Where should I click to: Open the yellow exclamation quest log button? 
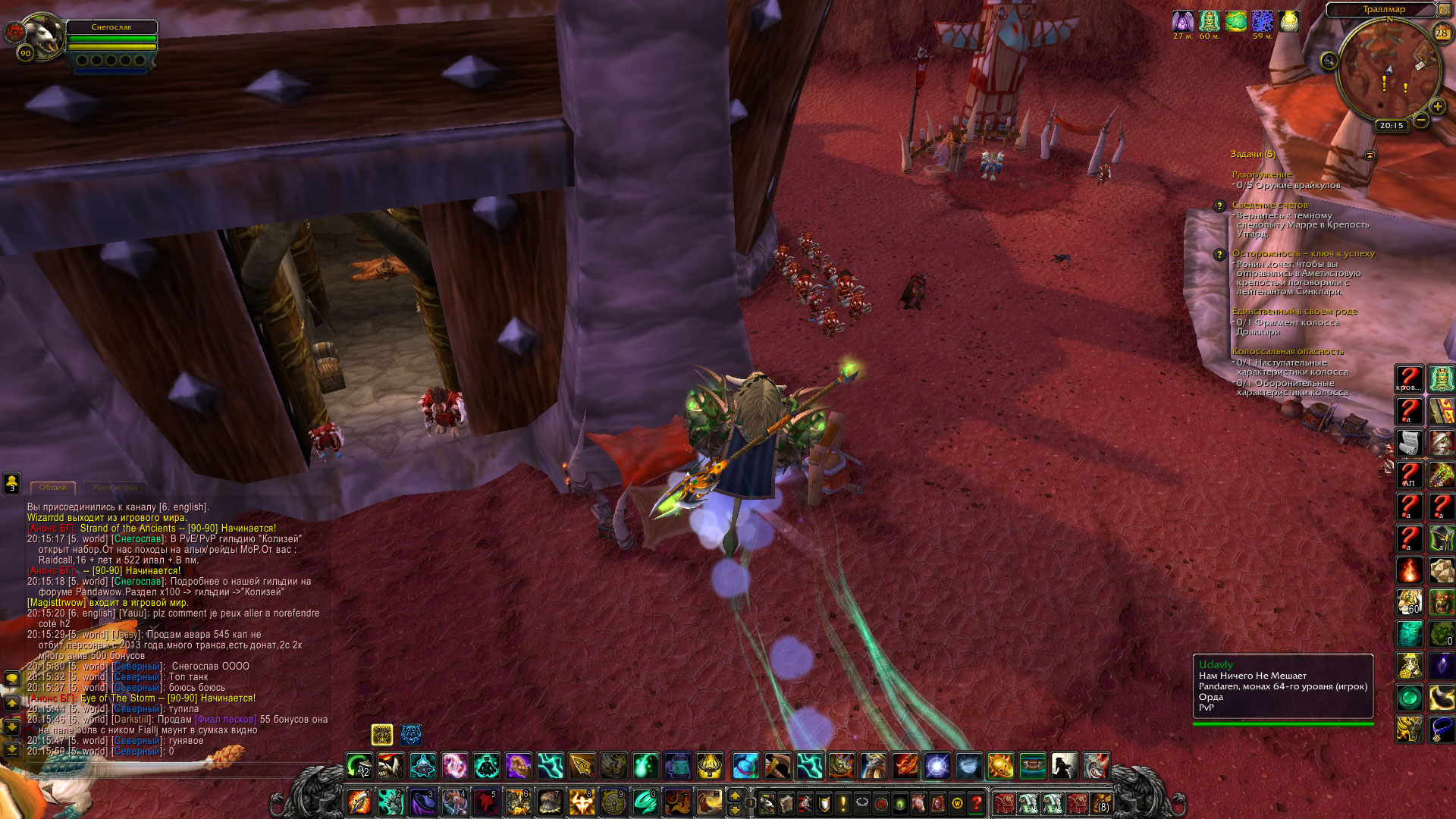(x=843, y=802)
